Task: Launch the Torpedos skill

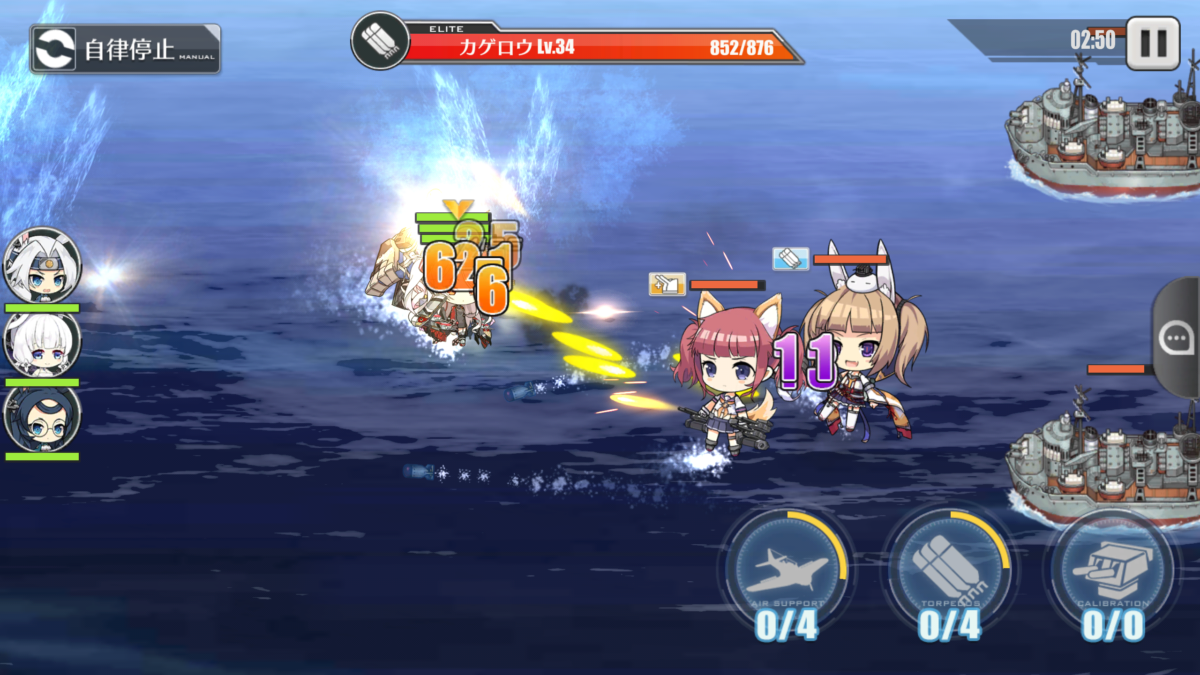Action: (x=950, y=568)
